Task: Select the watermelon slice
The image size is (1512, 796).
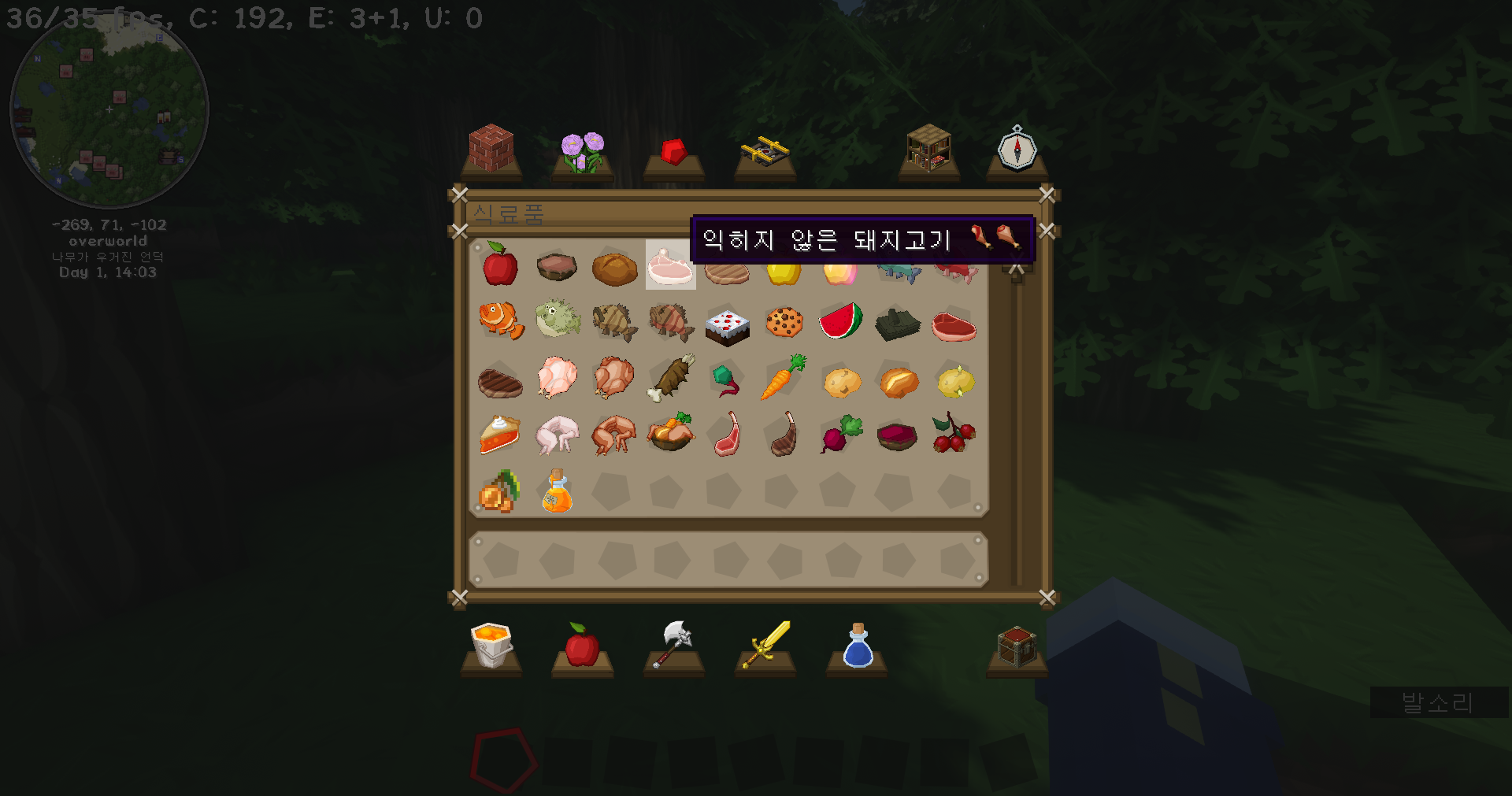Action: coord(841,321)
